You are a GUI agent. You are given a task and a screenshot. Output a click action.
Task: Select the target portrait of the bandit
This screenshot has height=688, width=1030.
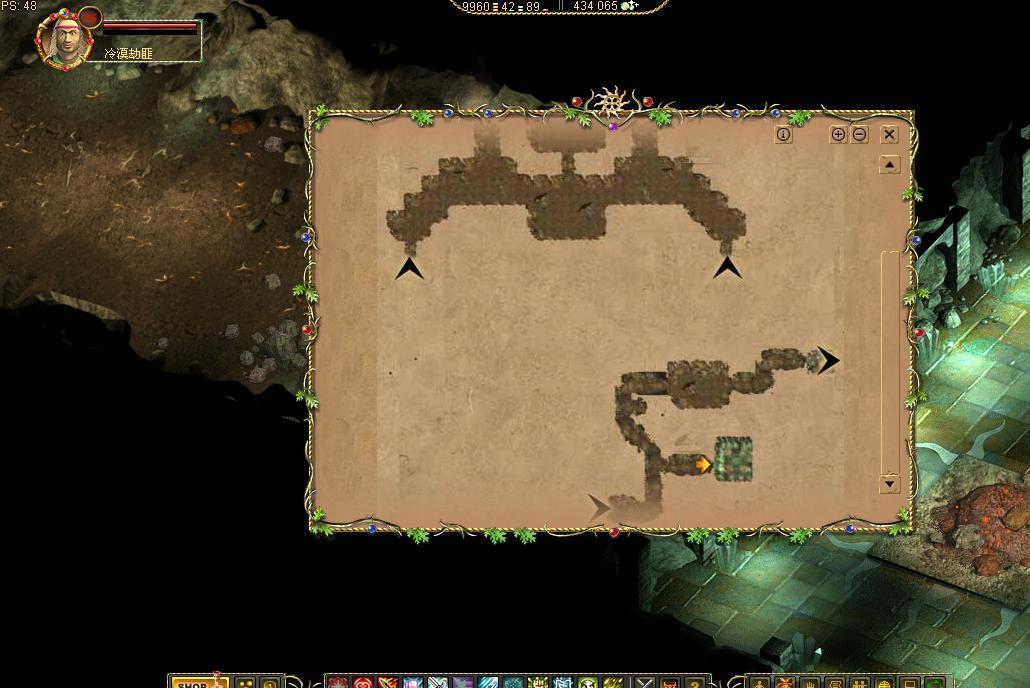click(65, 40)
